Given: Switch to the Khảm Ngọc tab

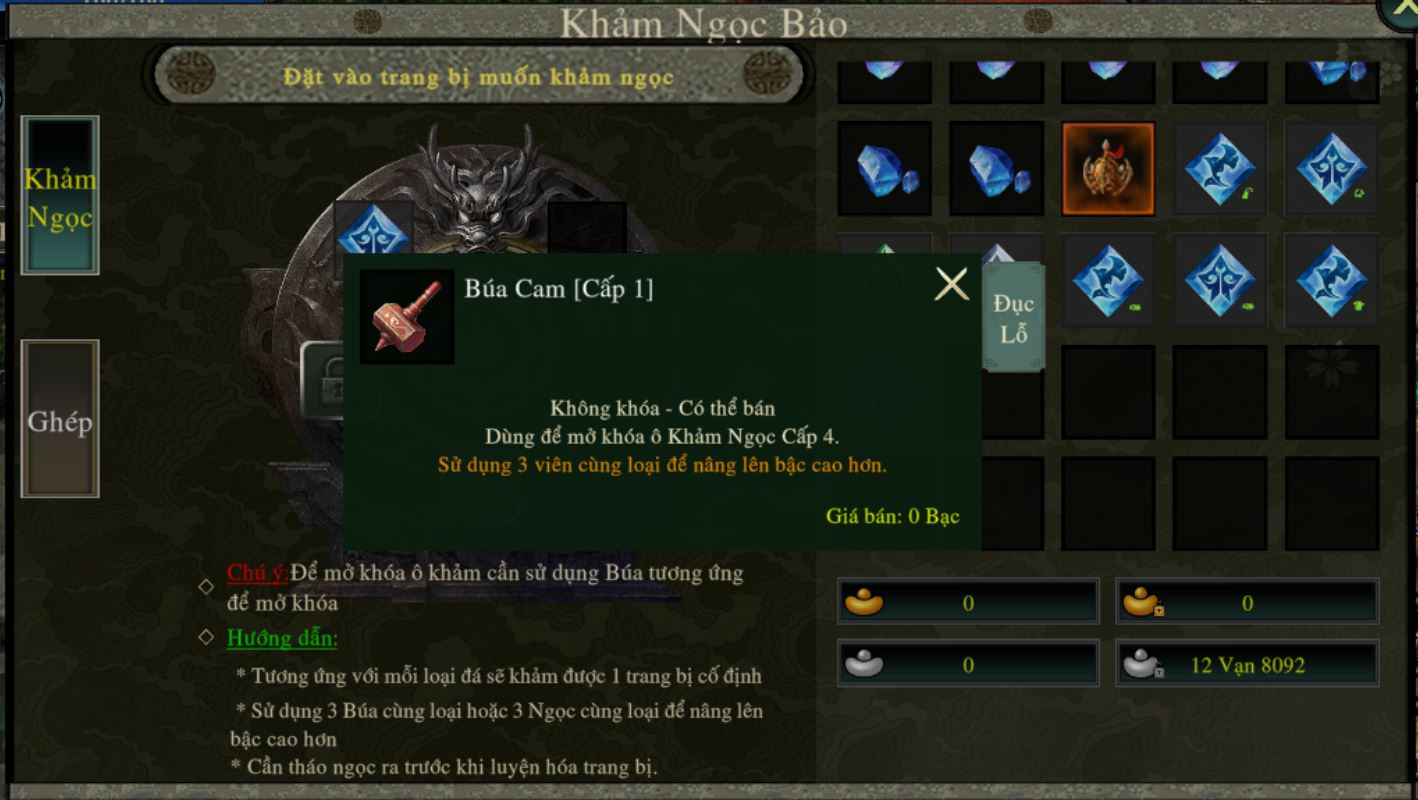Looking at the screenshot, I should coord(60,196).
